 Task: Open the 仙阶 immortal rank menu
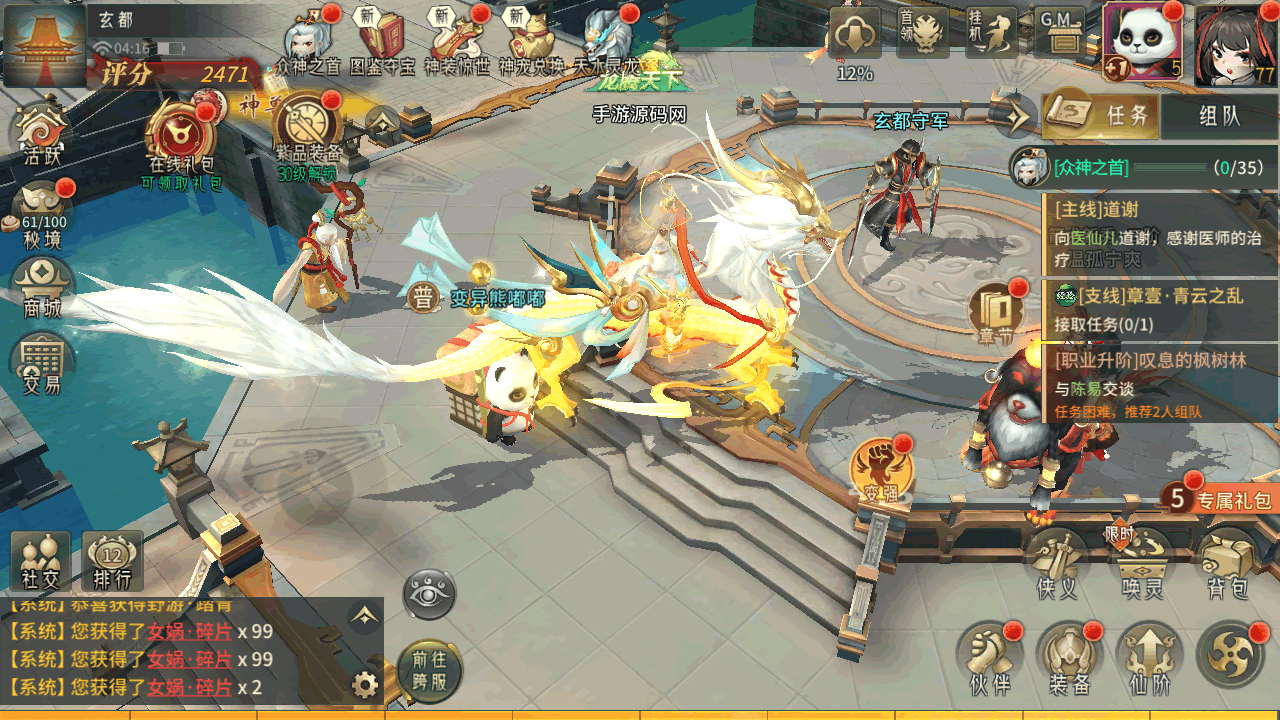pos(1149,658)
